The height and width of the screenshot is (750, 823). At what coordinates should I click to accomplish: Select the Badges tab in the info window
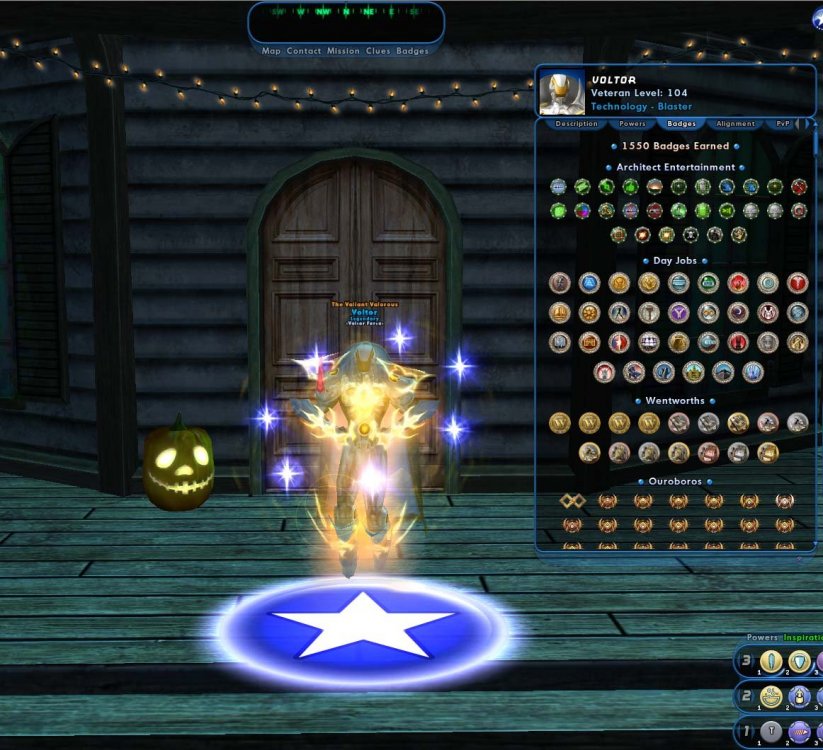[x=681, y=124]
